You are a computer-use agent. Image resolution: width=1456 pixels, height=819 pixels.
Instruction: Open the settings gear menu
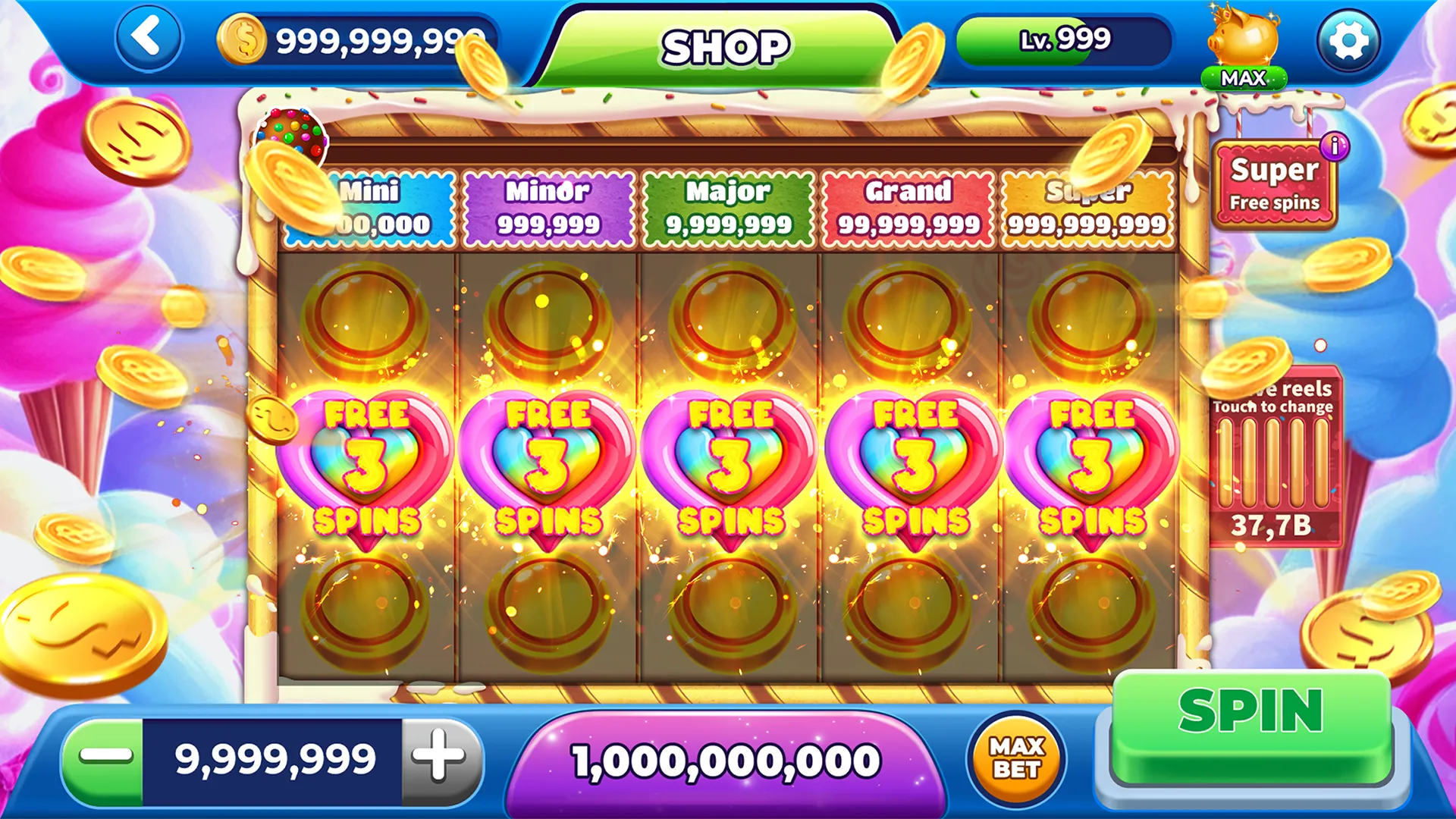coord(1348,39)
